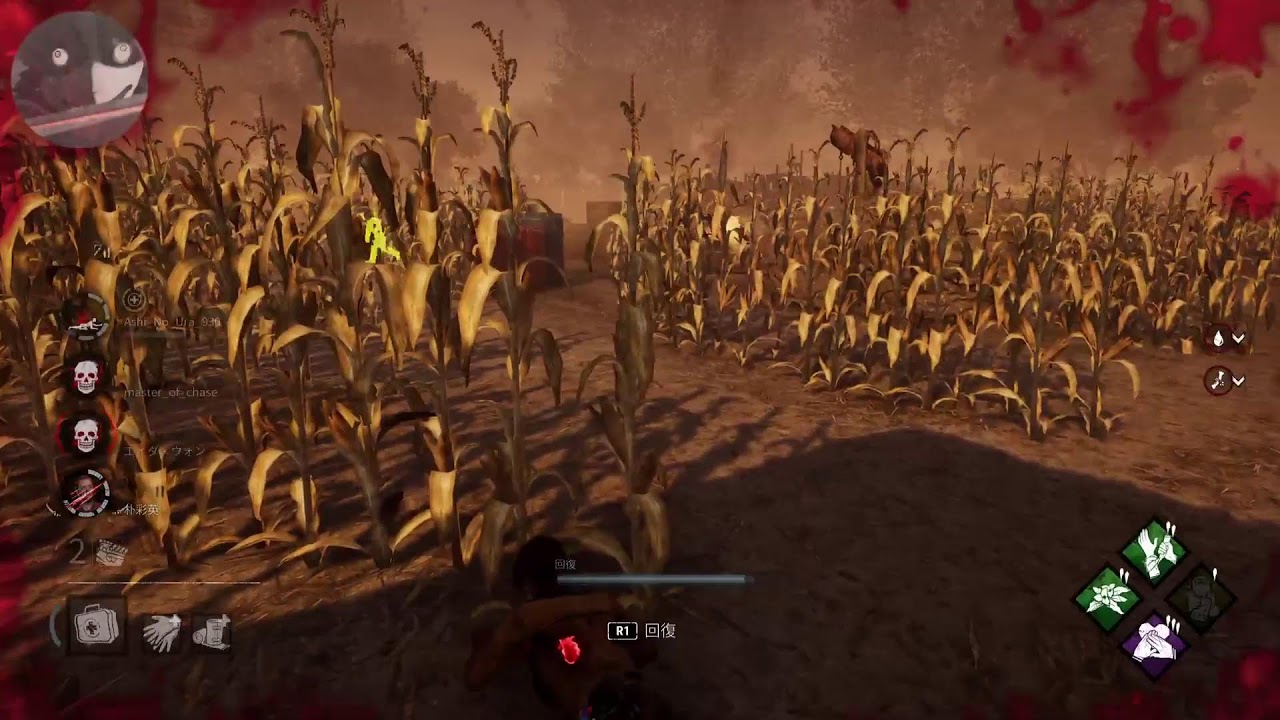Click the skull icon beside エイダ・ウォン
The image size is (1280, 720).
point(87,436)
